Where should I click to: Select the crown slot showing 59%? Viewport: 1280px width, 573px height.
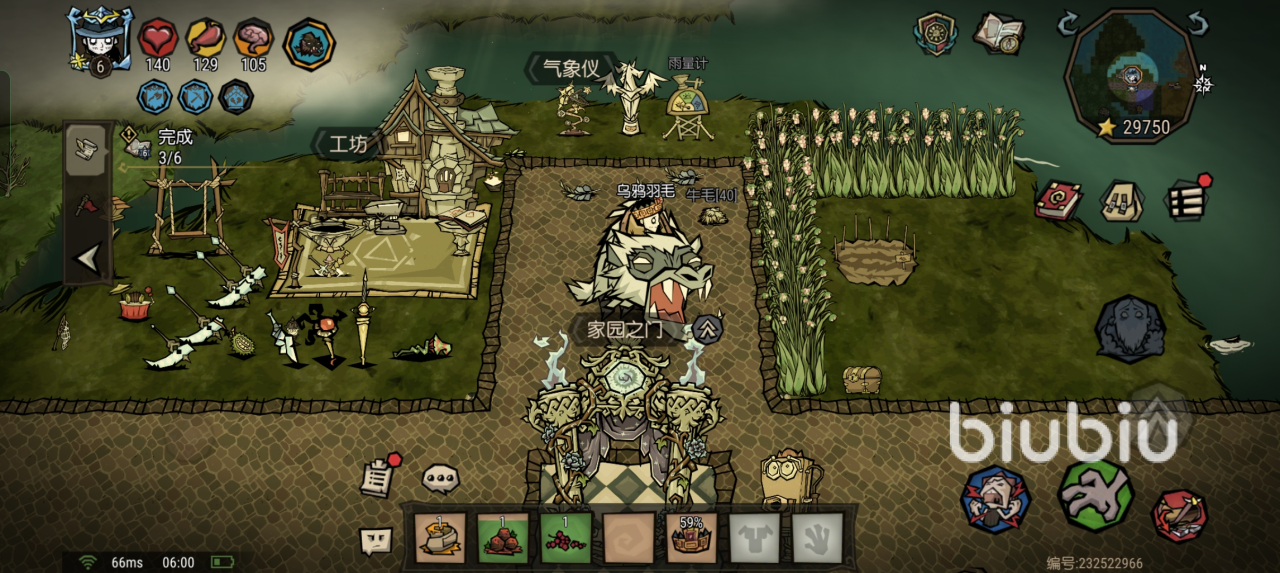[x=692, y=538]
